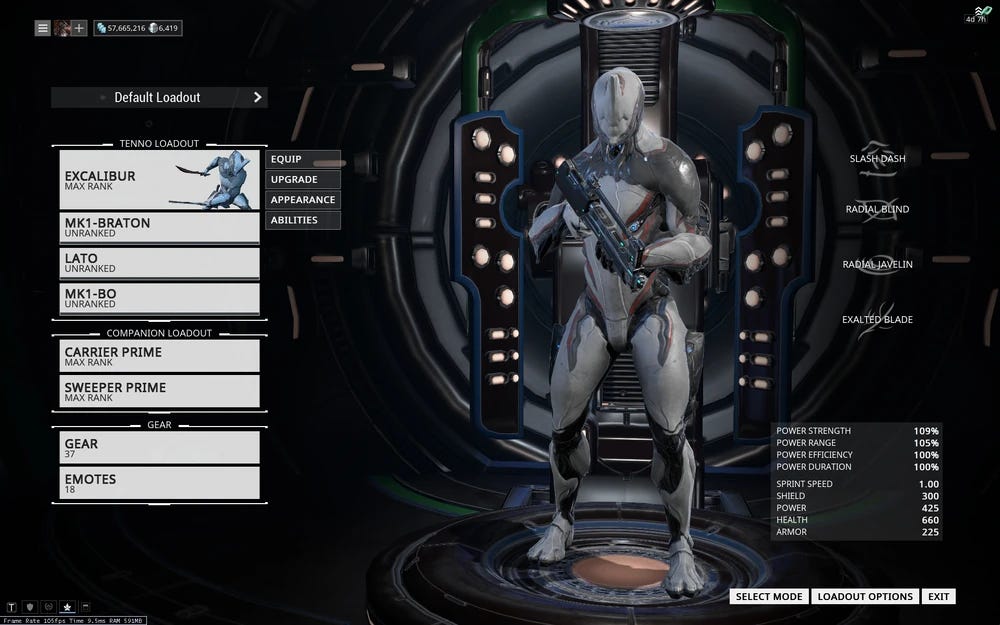Open the Gear section
1000x625 pixels.
pyautogui.click(x=159, y=447)
